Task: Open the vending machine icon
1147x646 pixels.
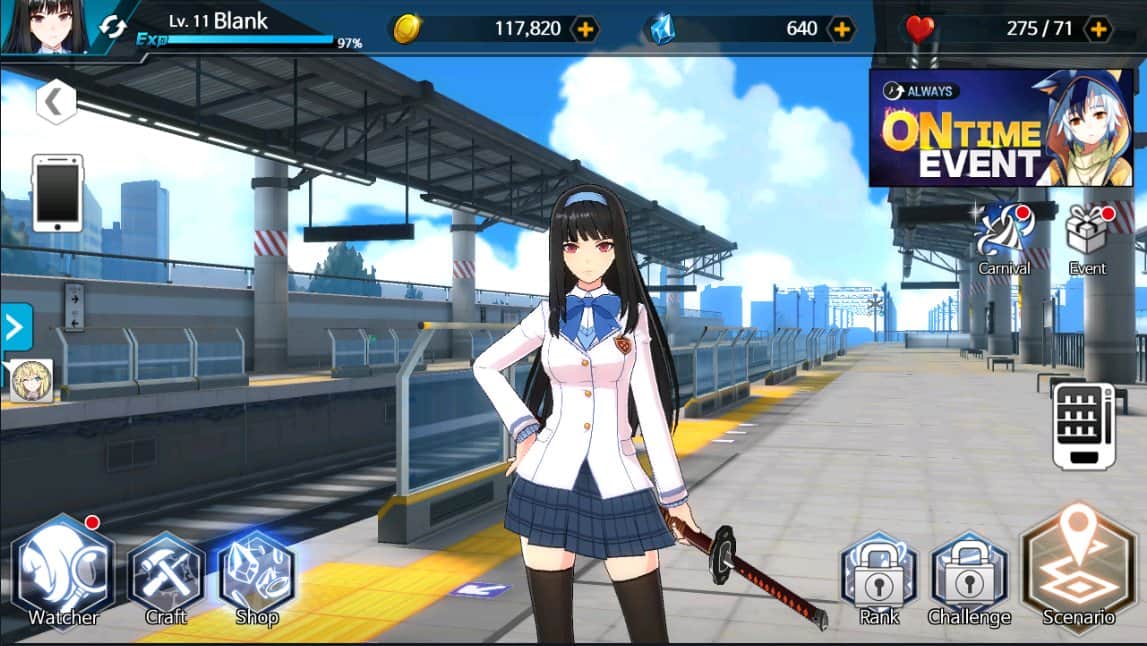Action: pyautogui.click(x=1083, y=426)
